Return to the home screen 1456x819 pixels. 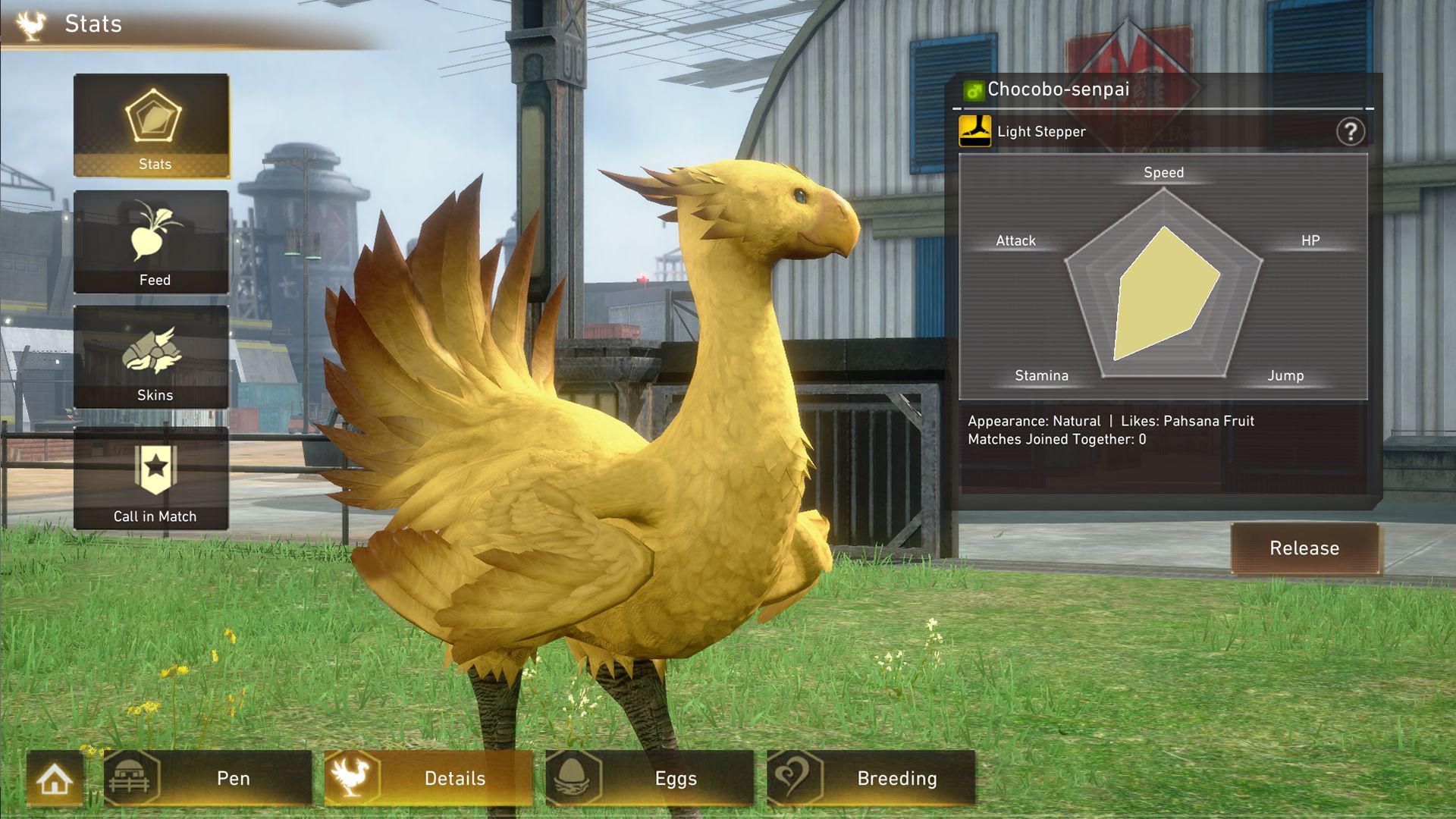[55, 779]
